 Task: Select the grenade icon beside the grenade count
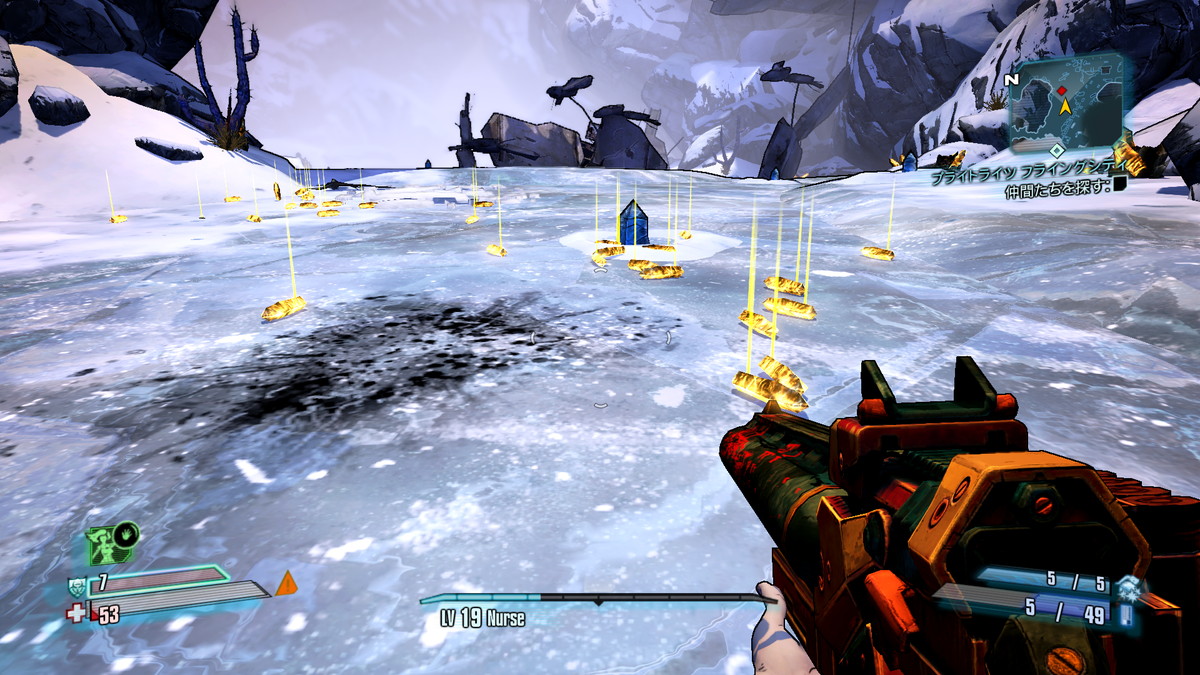pyautogui.click(x=1128, y=586)
